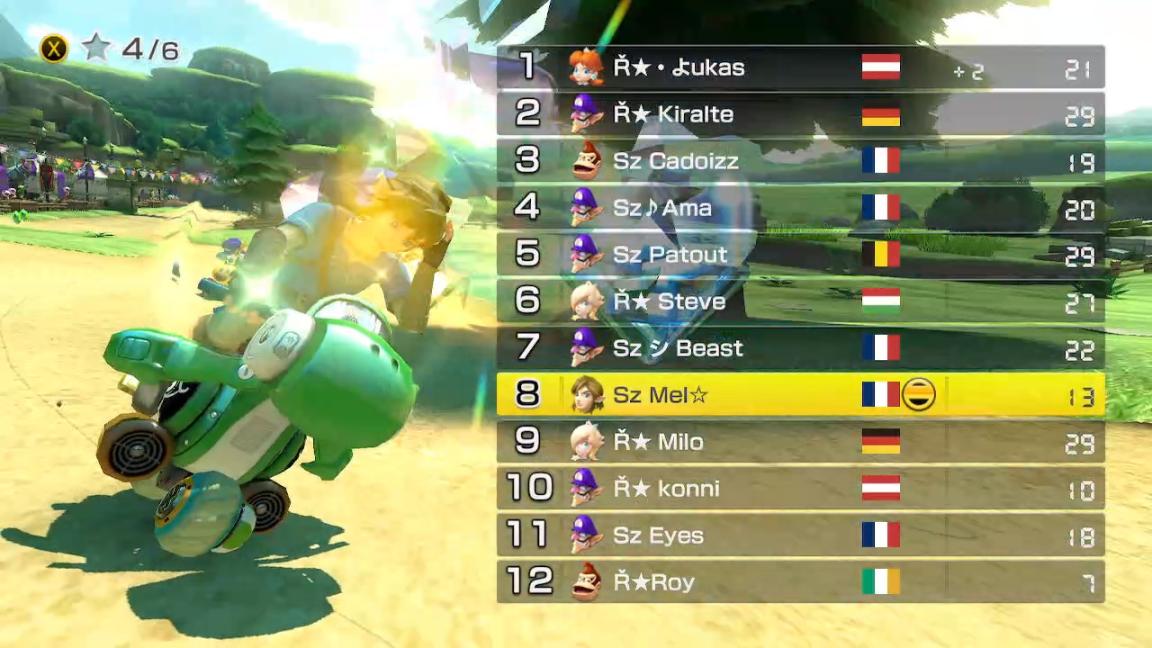Click the Sz Patout player row
1152x648 pixels.
pyautogui.click(x=800, y=255)
